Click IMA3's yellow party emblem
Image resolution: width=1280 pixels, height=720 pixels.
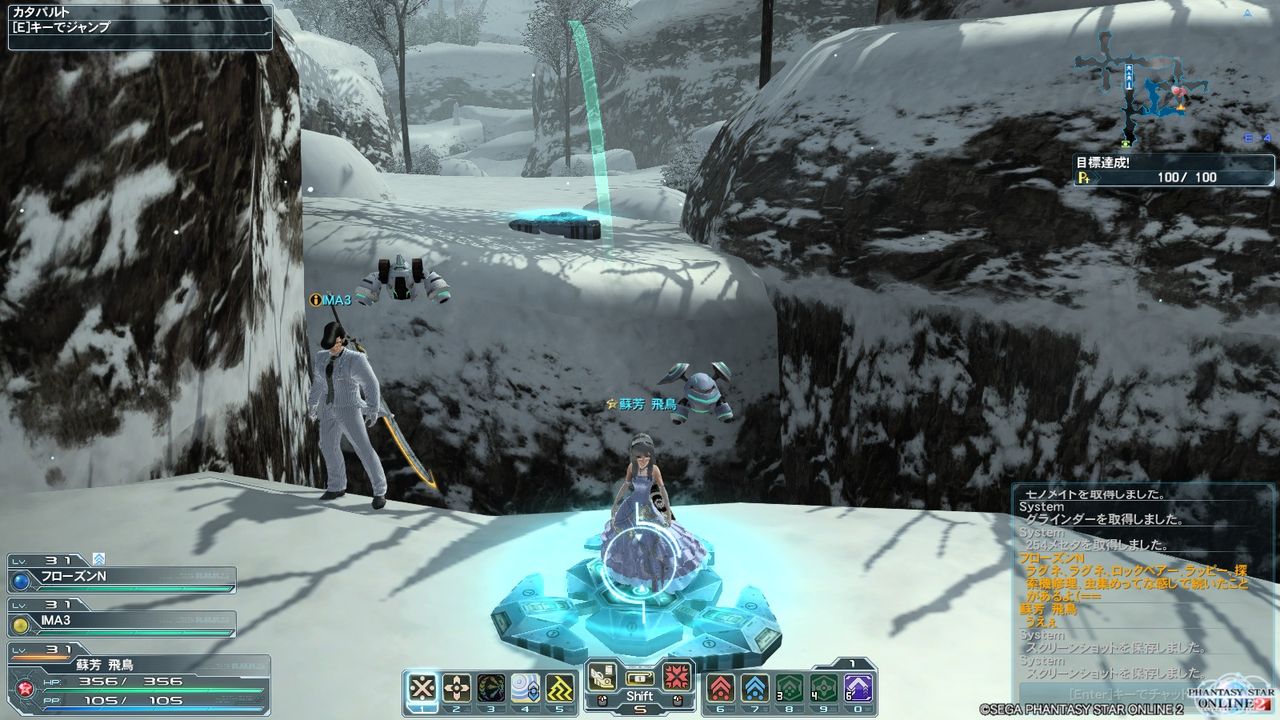(20, 626)
